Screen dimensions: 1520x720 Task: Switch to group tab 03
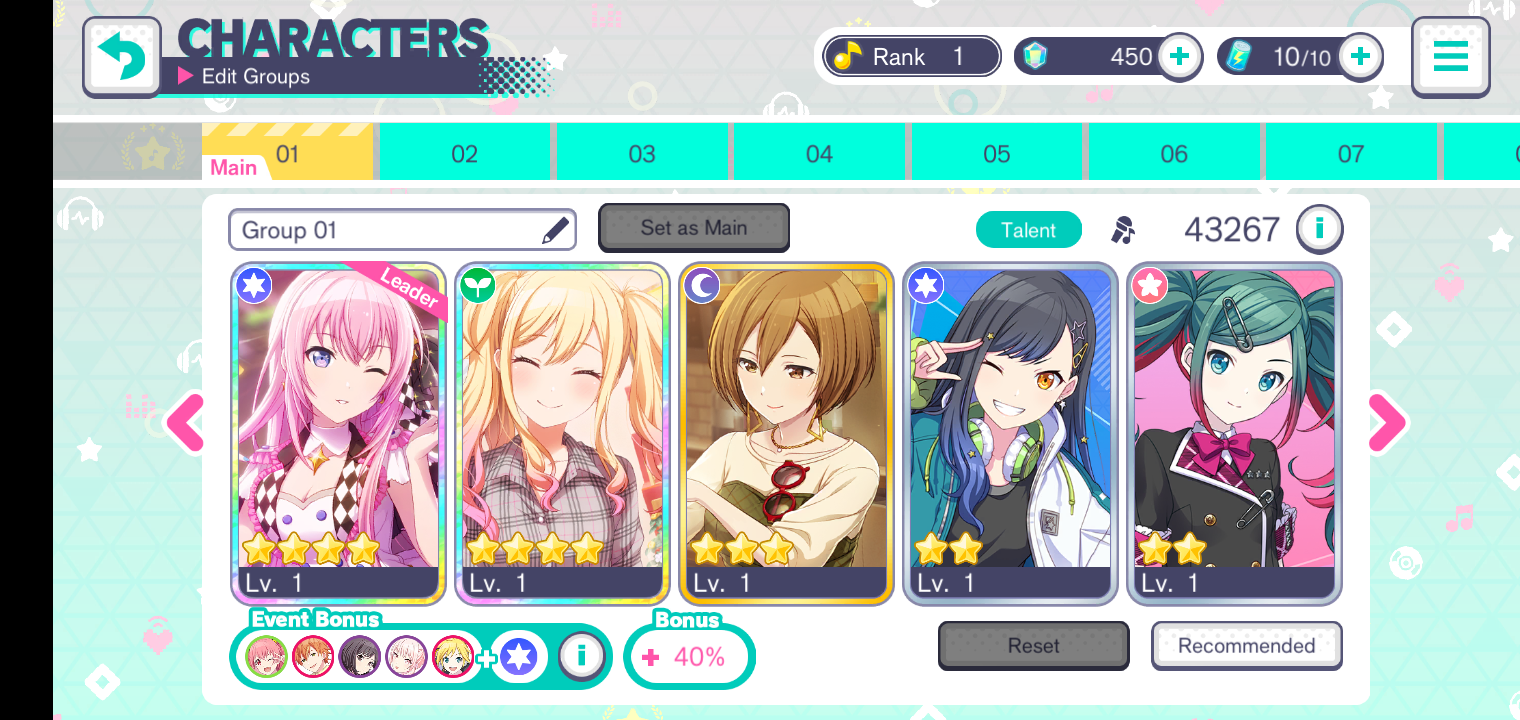(x=642, y=154)
